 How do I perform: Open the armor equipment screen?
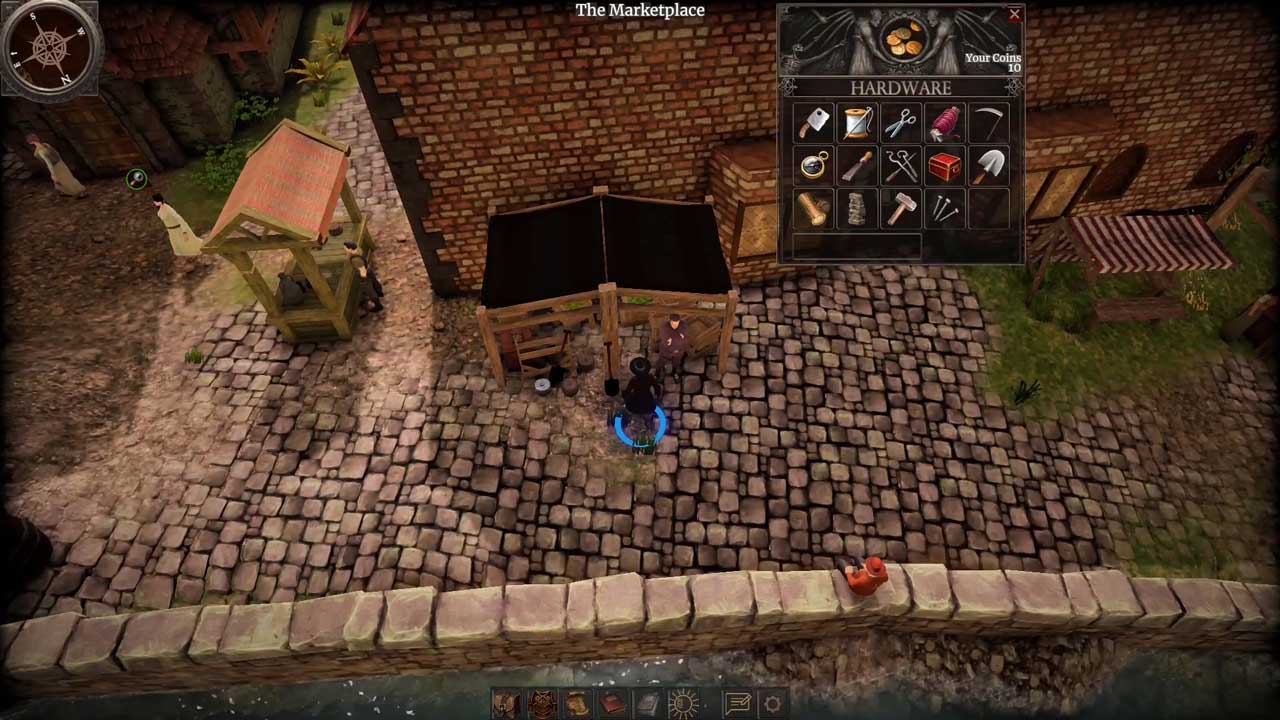point(542,704)
